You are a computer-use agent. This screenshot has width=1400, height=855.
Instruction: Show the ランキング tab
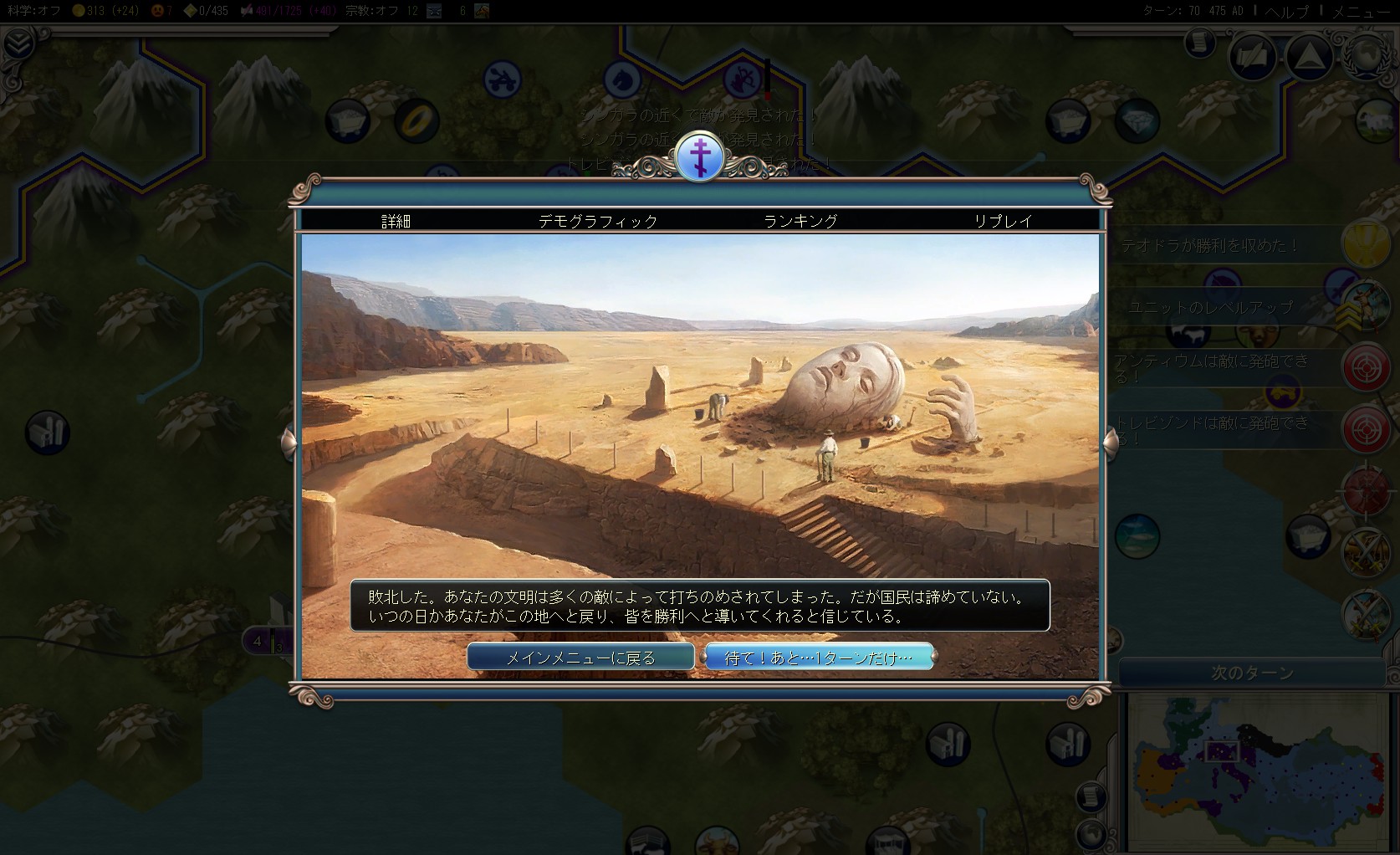pos(800,221)
